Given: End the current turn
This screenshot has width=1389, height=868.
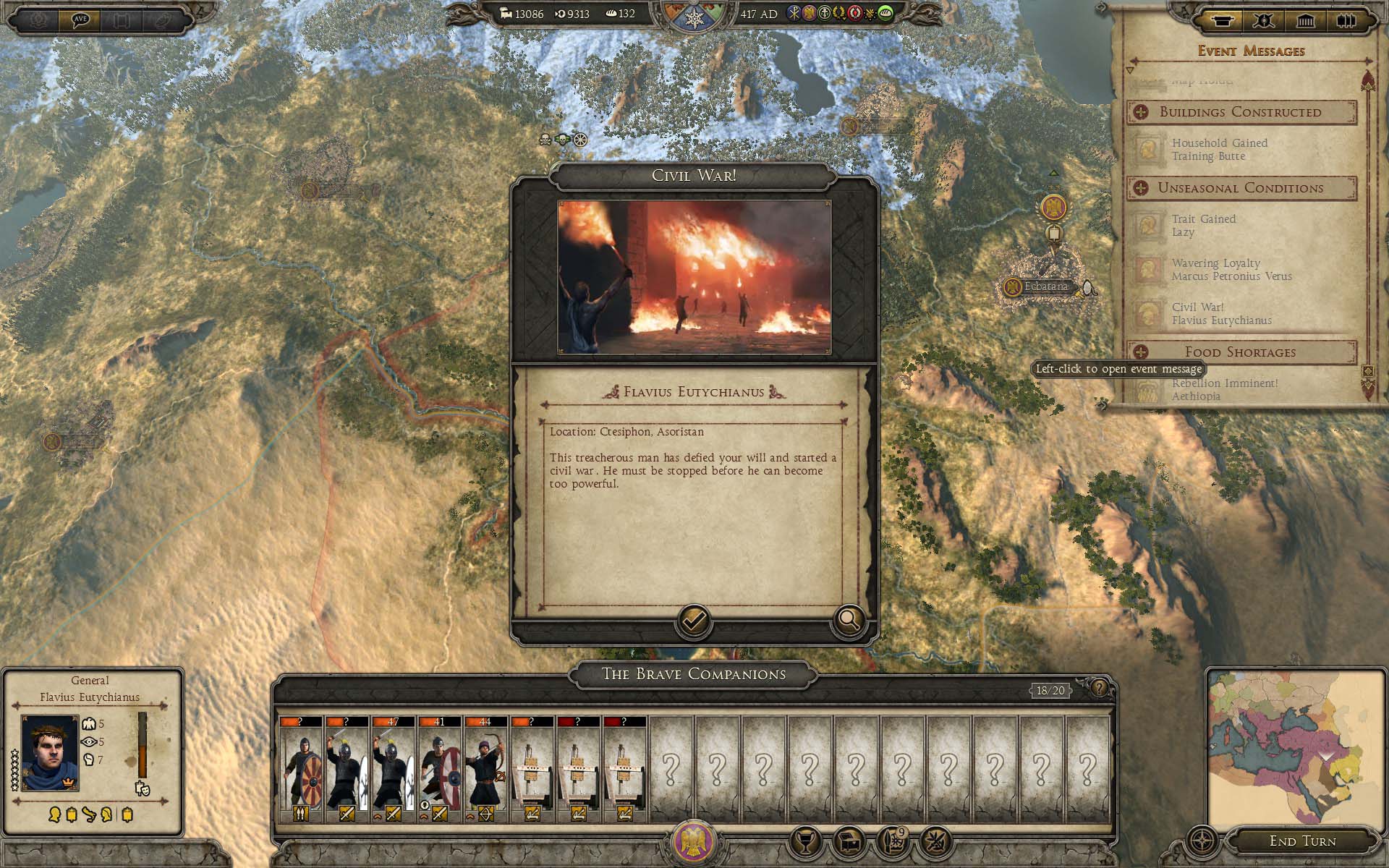Looking at the screenshot, I should click(1302, 841).
